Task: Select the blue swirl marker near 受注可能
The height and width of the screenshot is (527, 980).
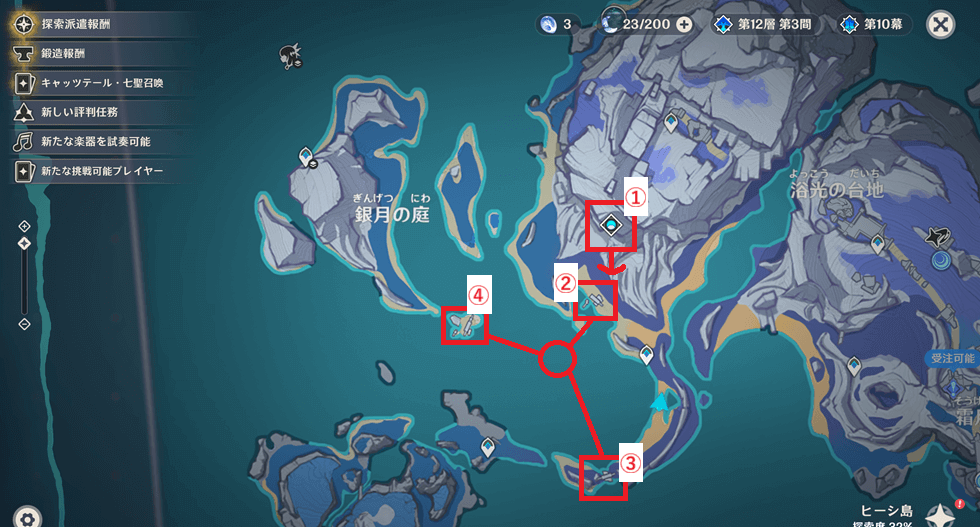Action: [943, 261]
